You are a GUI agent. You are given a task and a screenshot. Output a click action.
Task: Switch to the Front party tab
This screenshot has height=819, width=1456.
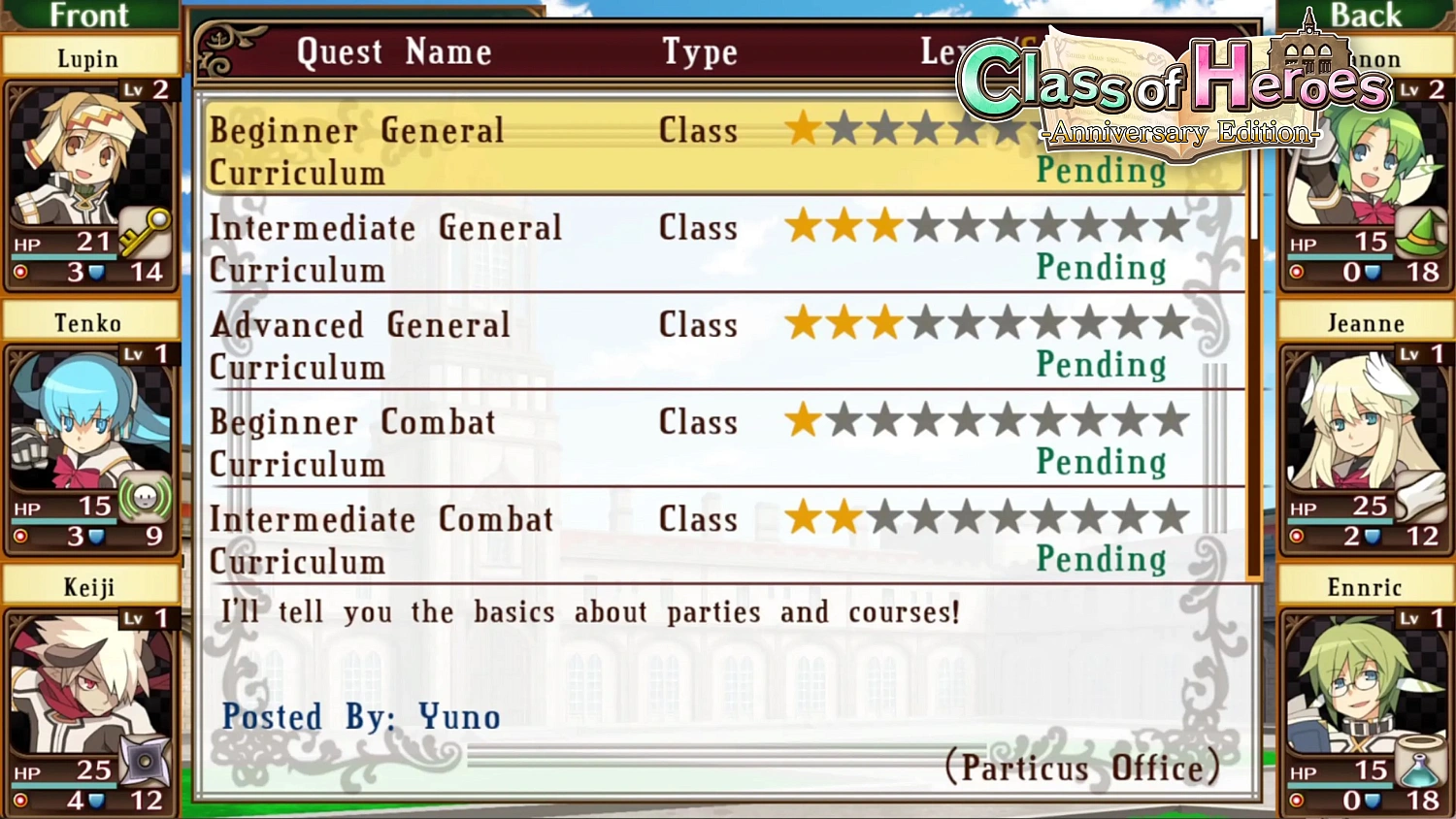point(90,16)
